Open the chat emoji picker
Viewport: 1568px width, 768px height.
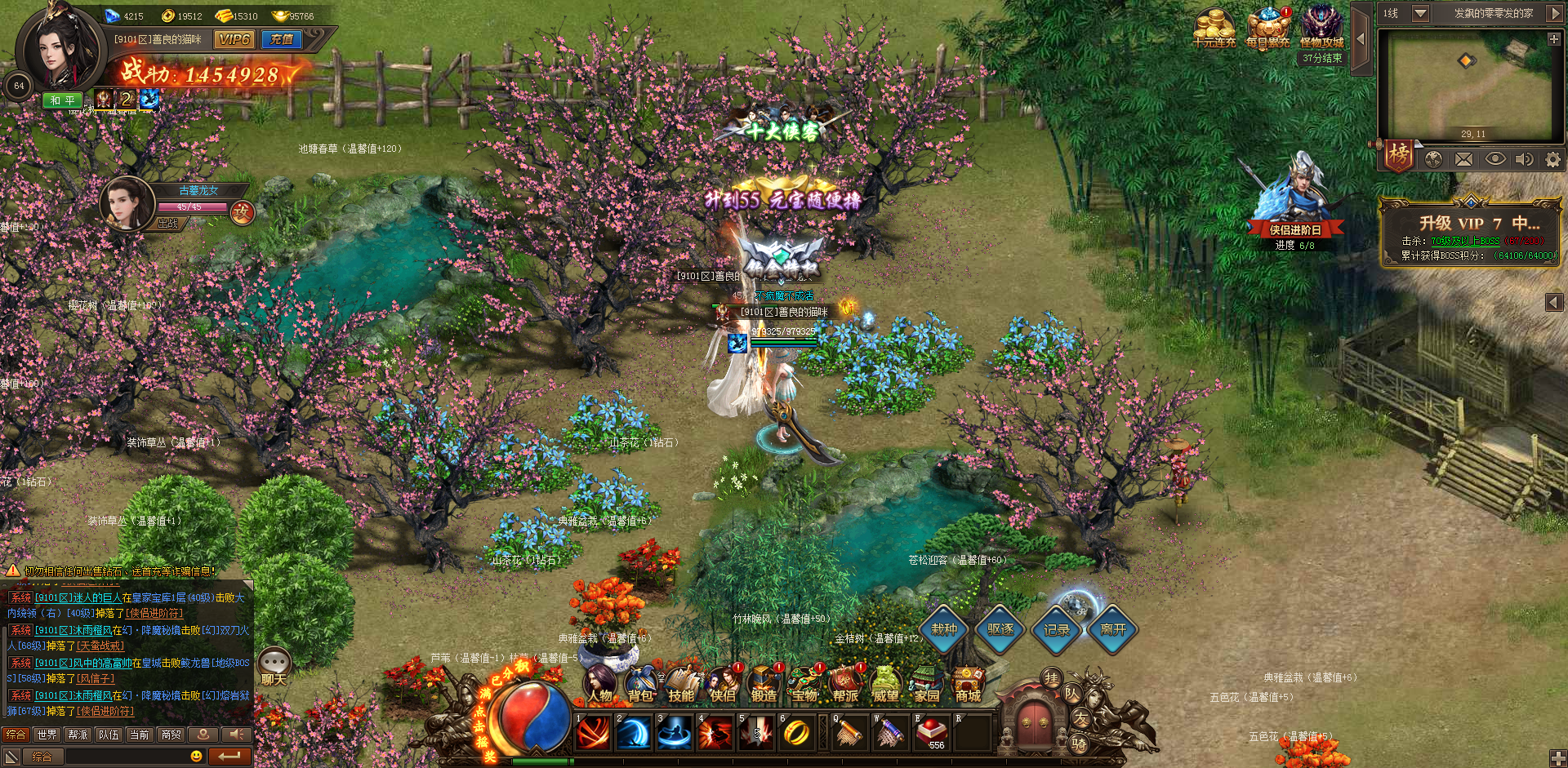(196, 757)
